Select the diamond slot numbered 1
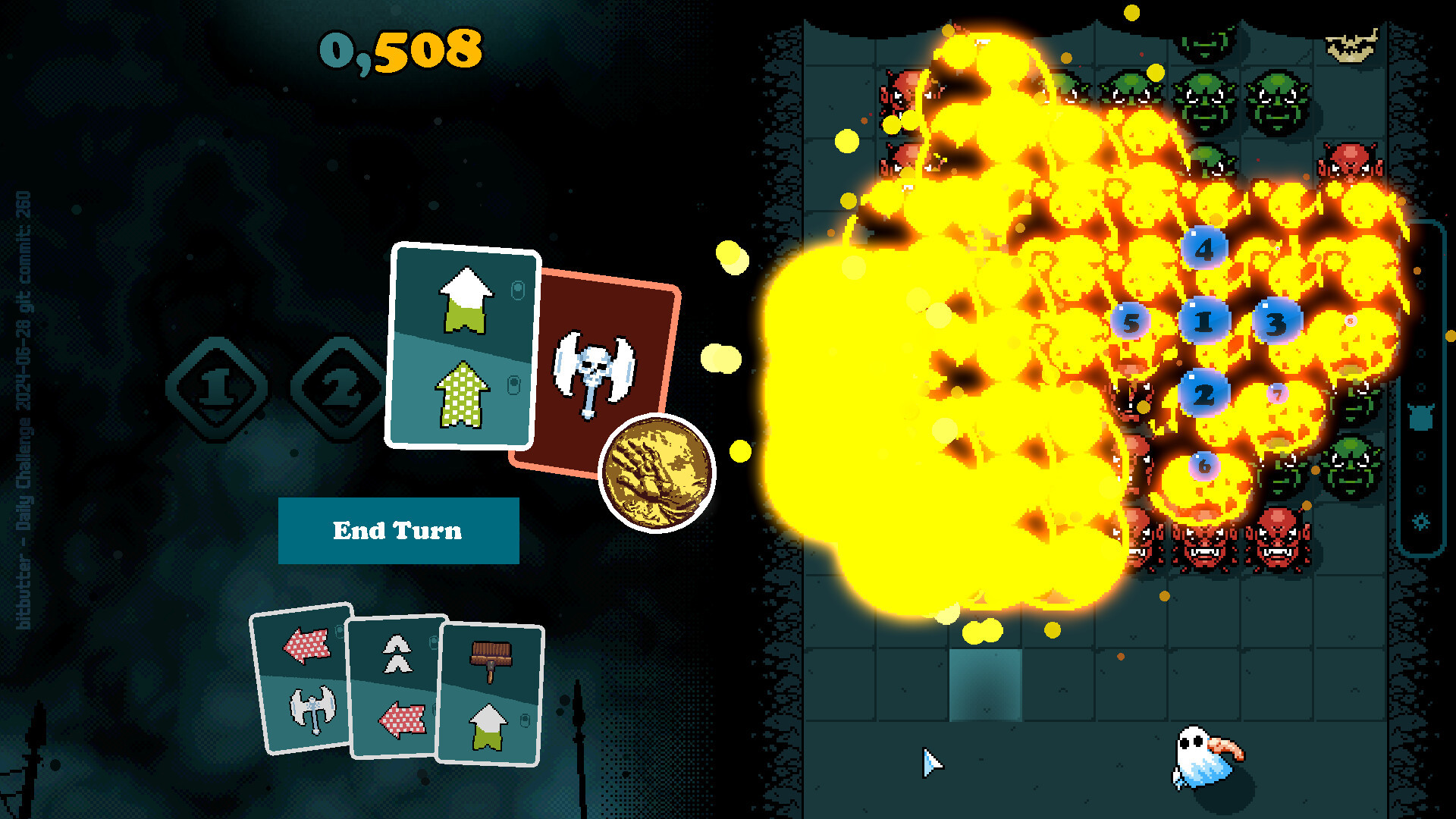This screenshot has height=819, width=1456. click(217, 388)
